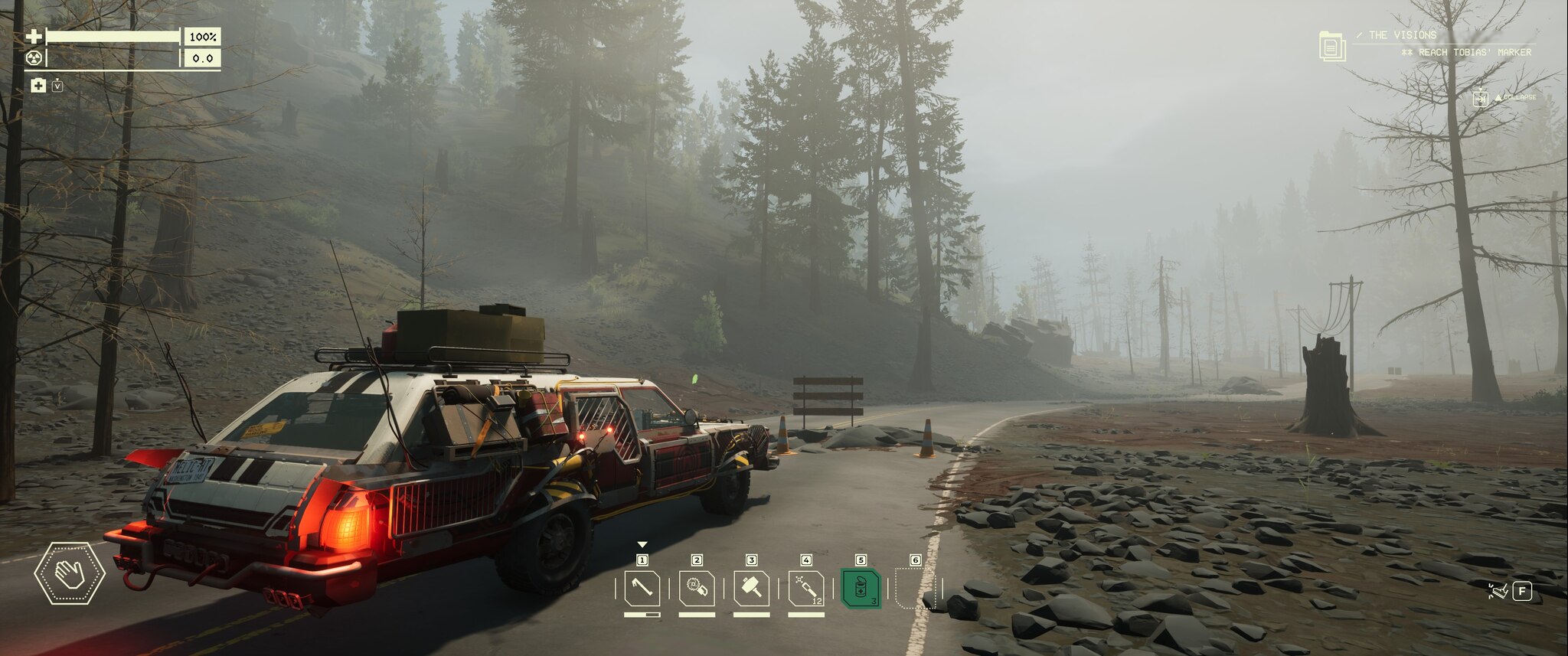Click the first aid kit quick-heal icon
The height and width of the screenshot is (656, 1568).
pyautogui.click(x=38, y=86)
